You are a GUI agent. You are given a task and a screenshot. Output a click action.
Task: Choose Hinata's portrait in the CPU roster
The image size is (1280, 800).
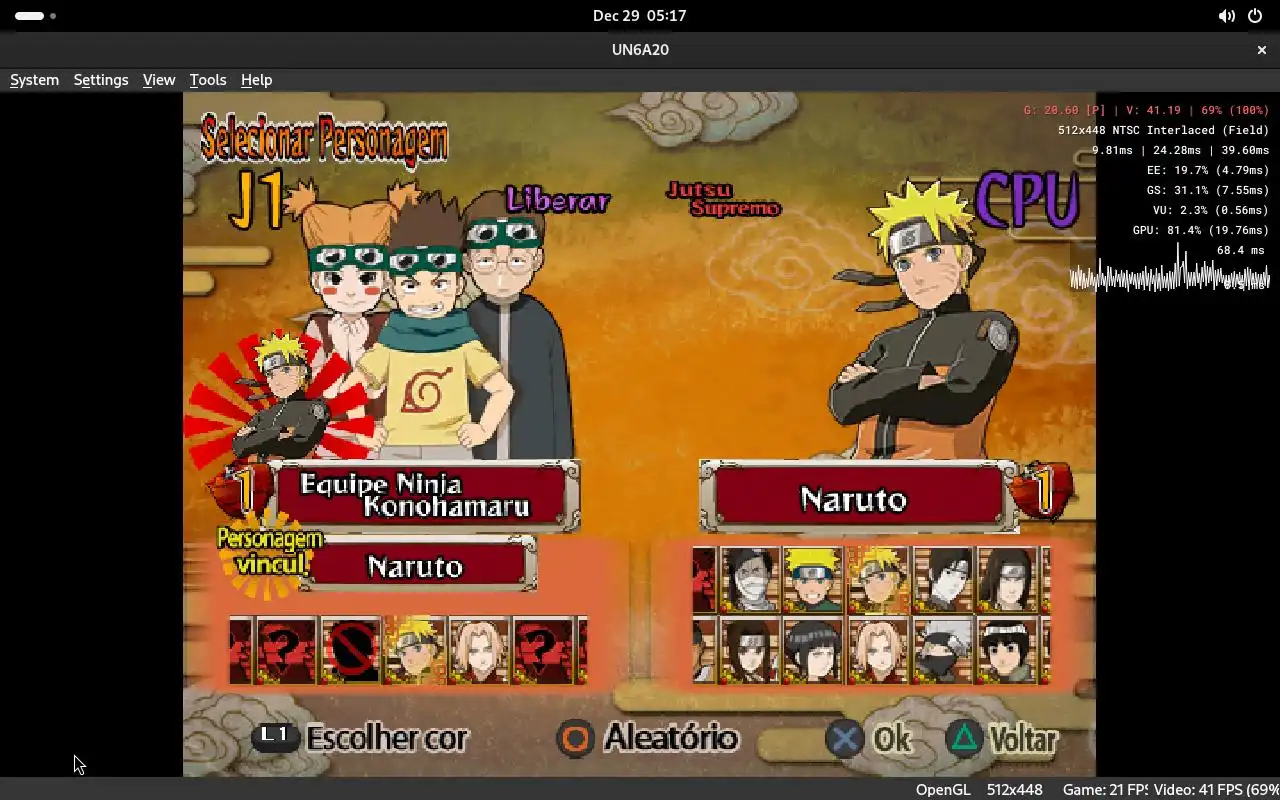pos(814,650)
